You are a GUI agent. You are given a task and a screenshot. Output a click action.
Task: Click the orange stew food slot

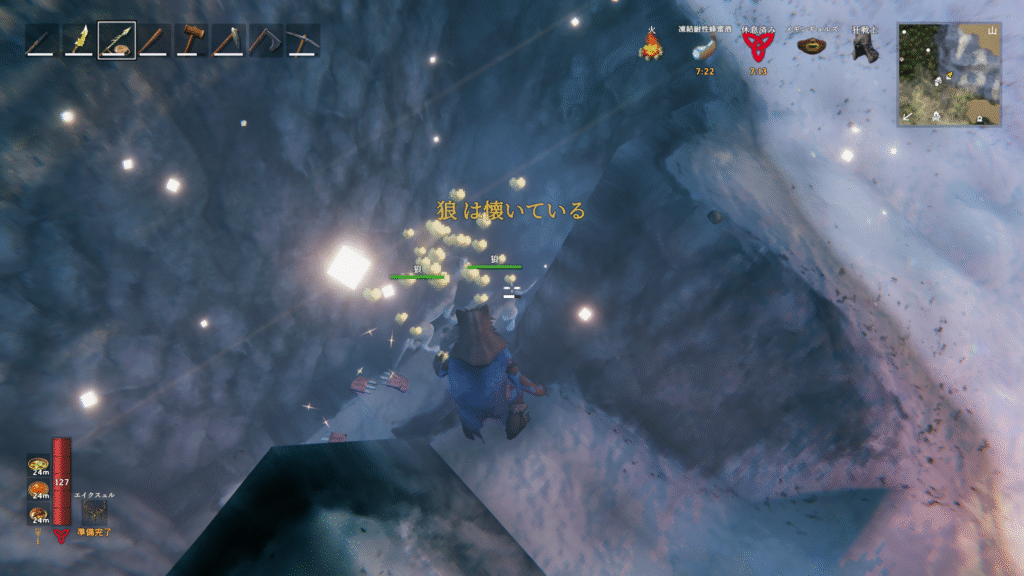(x=38, y=490)
